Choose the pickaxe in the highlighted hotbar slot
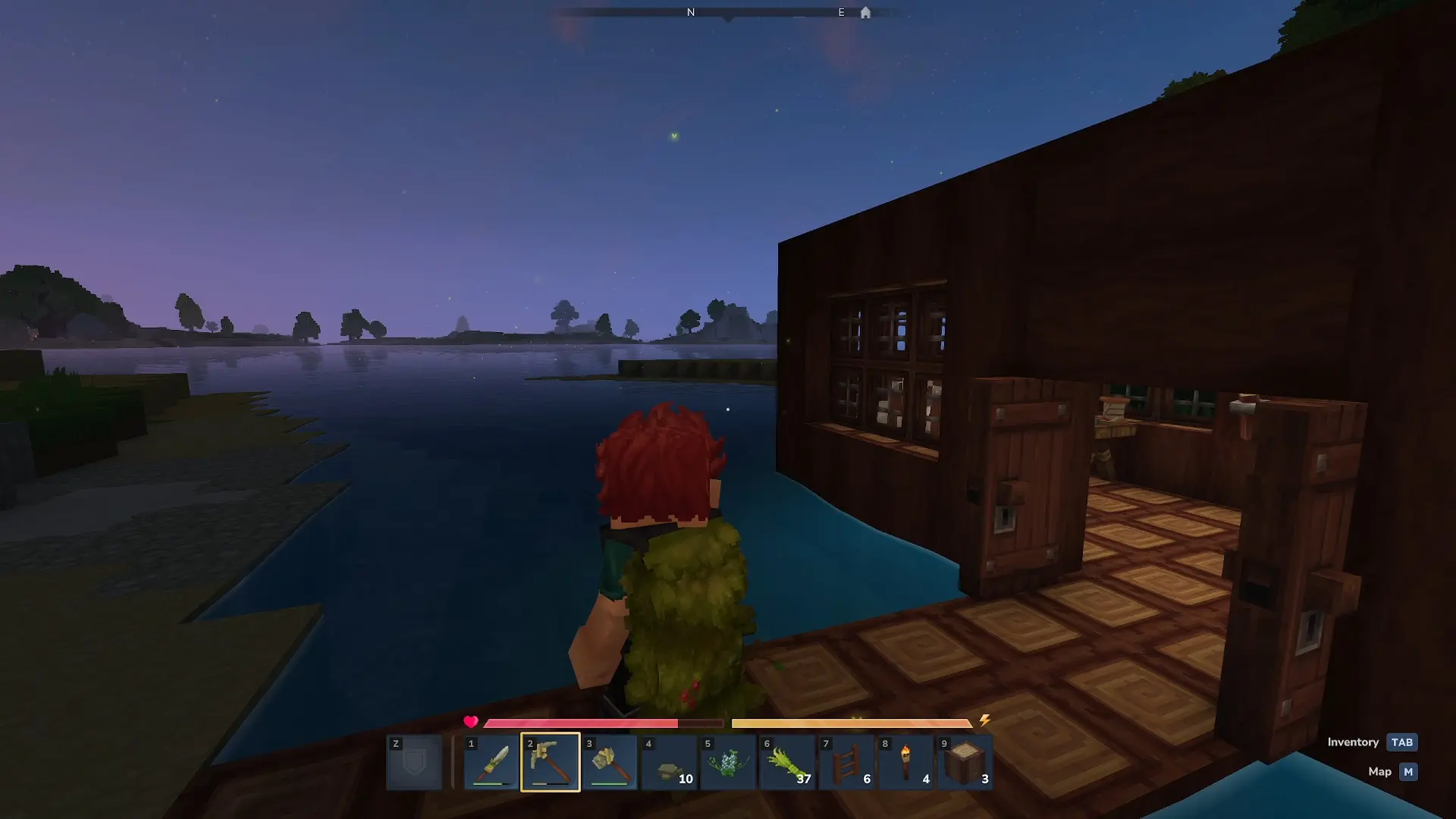Viewport: 1456px width, 819px height. pyautogui.click(x=551, y=762)
